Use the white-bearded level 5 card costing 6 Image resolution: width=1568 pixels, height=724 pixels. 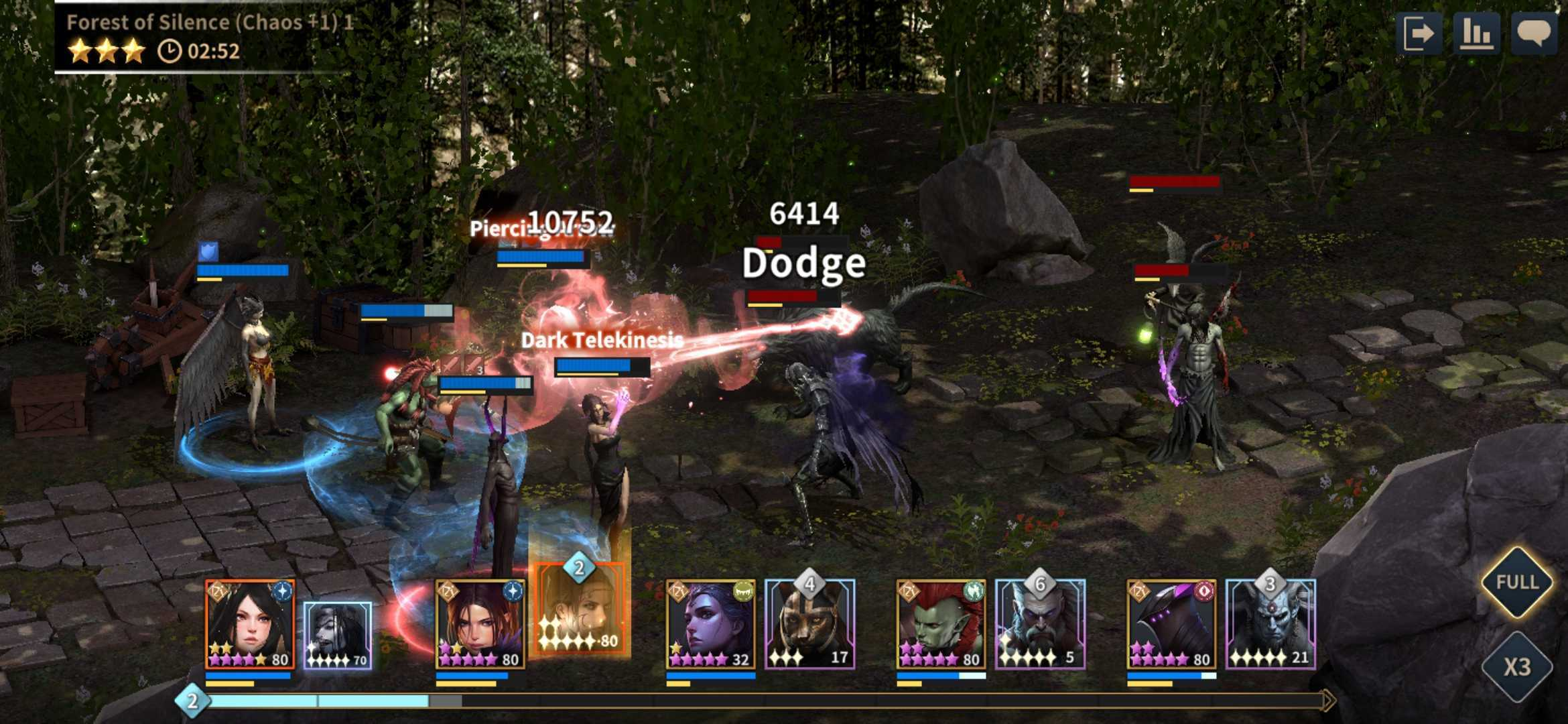coord(1040,625)
